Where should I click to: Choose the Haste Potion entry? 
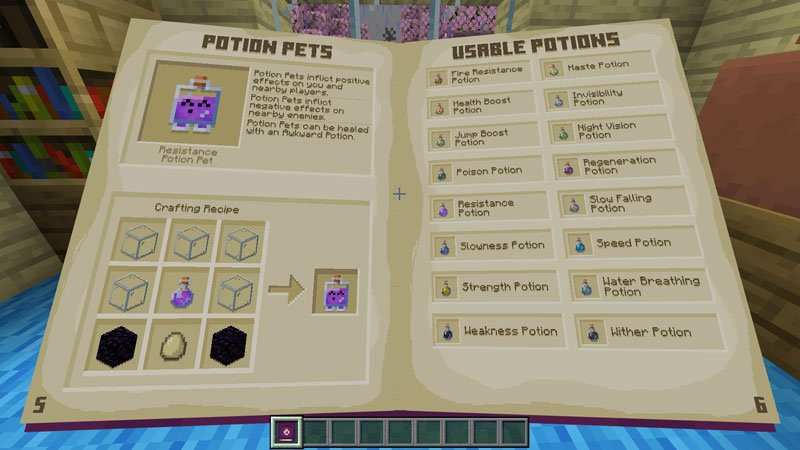599,68
